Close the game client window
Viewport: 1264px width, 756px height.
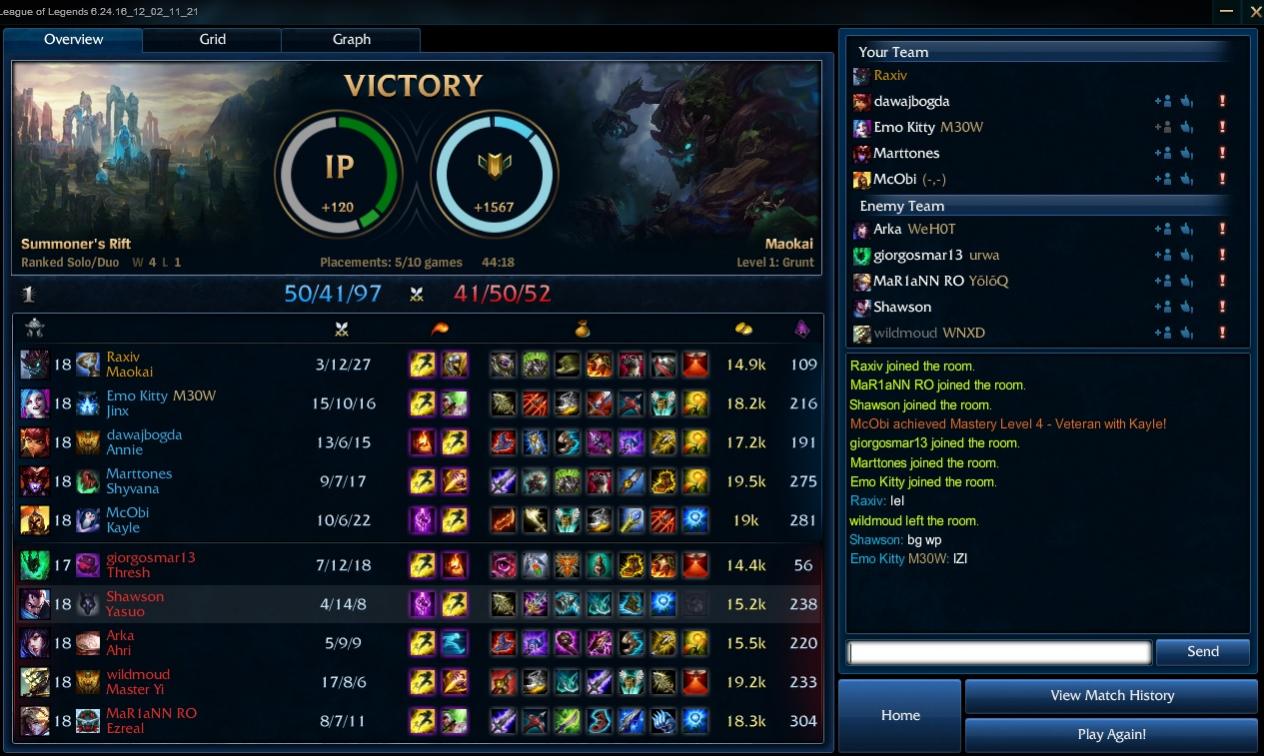tap(1256, 12)
